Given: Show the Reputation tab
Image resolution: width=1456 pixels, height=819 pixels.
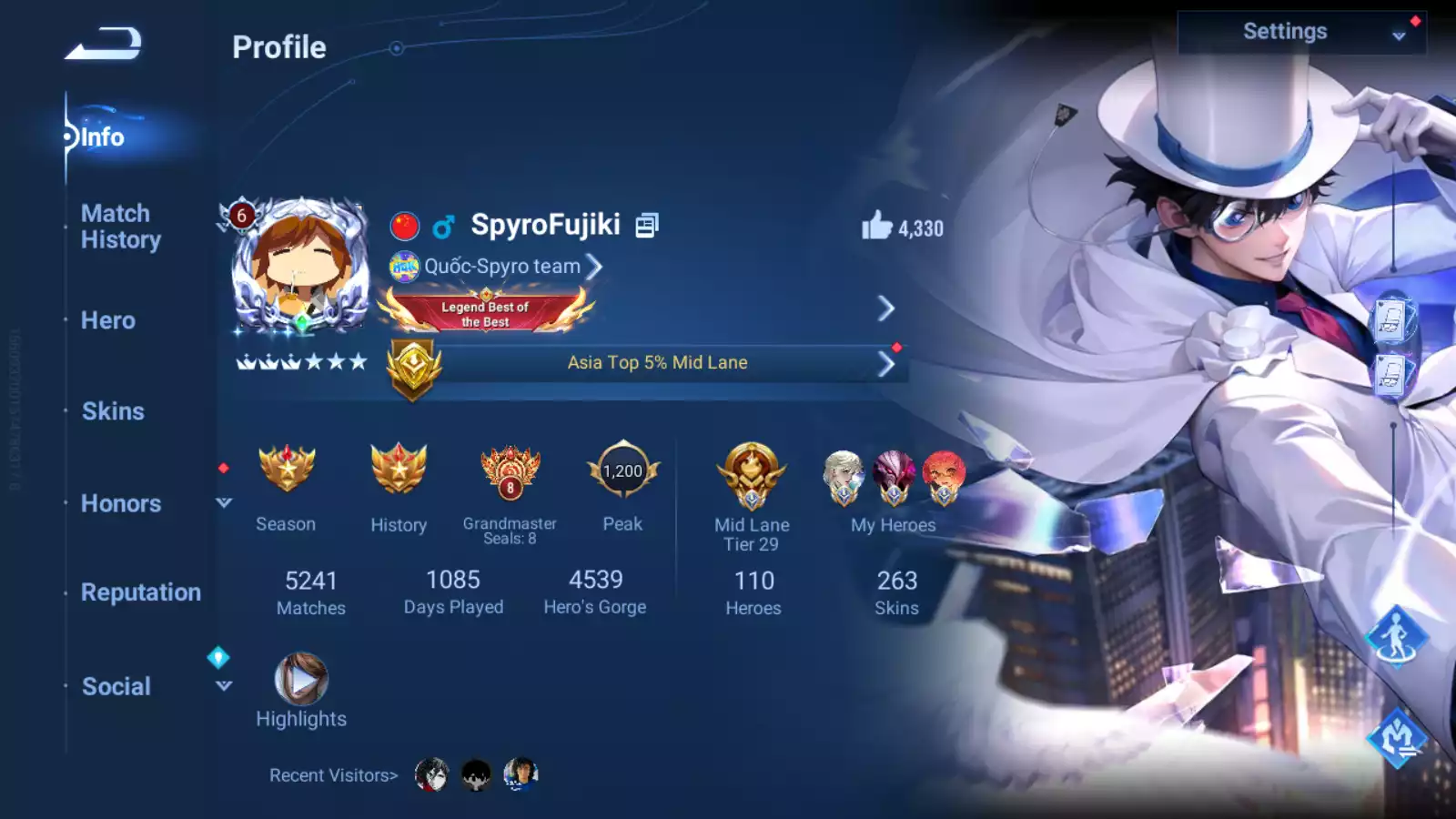Looking at the screenshot, I should (141, 592).
